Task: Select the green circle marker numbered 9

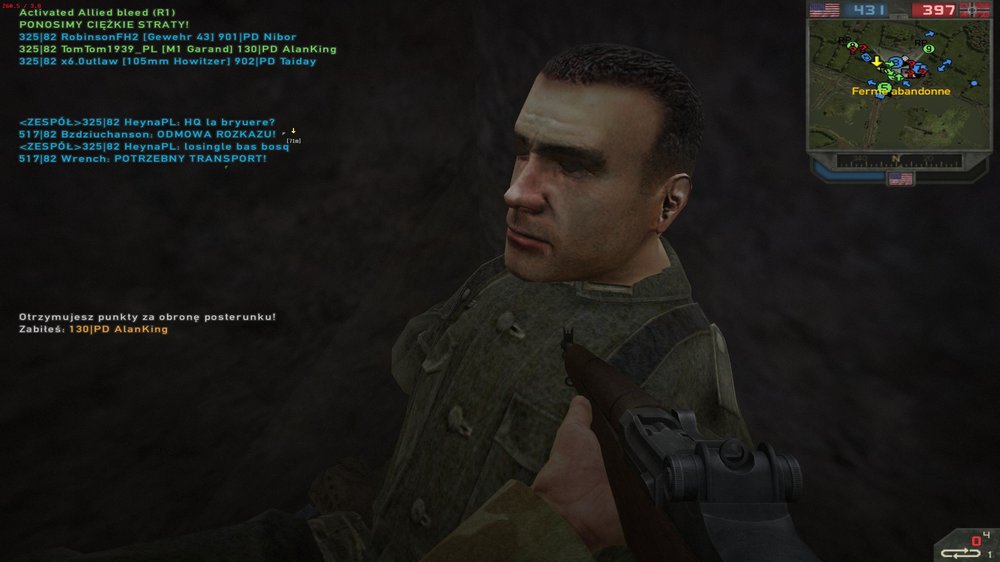Action: coord(929,48)
